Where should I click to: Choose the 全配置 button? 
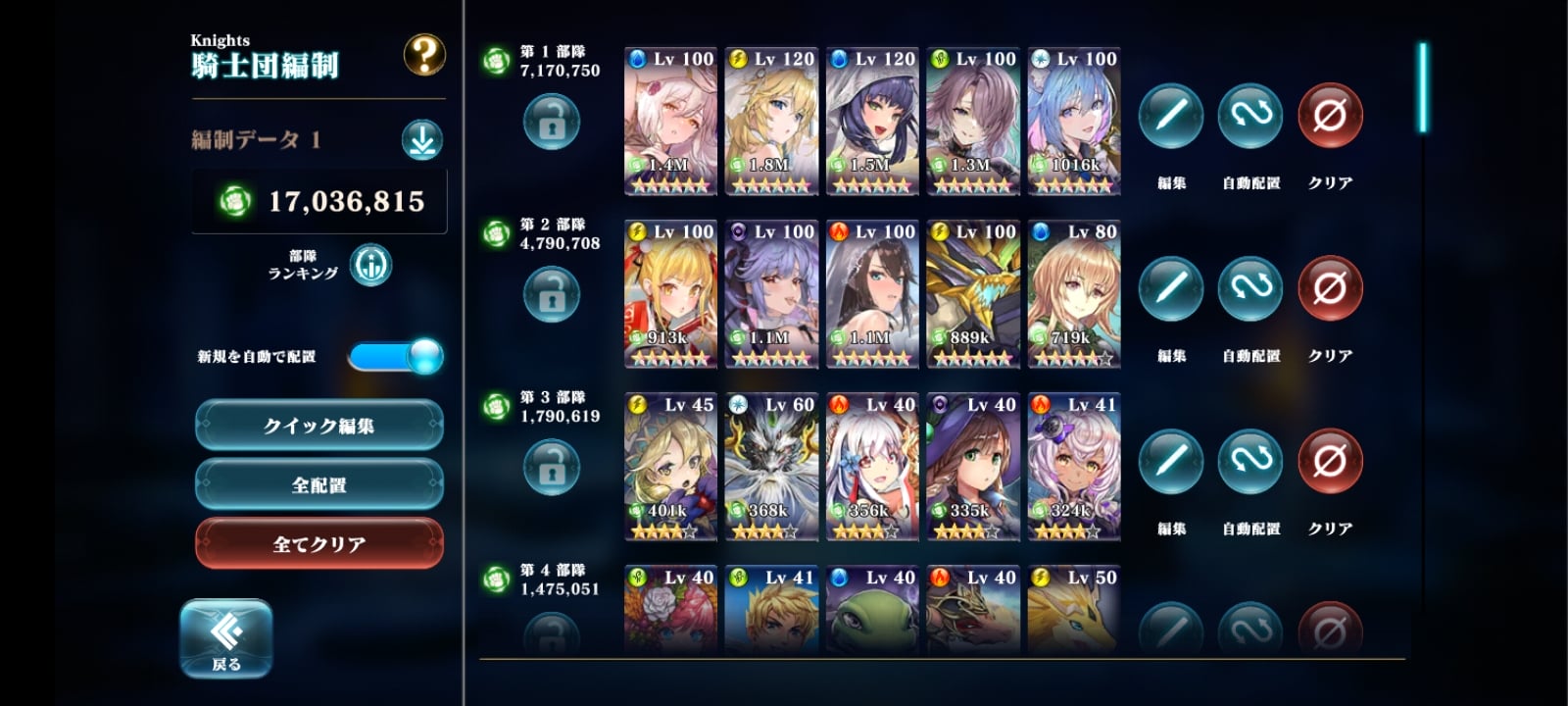pyautogui.click(x=318, y=484)
